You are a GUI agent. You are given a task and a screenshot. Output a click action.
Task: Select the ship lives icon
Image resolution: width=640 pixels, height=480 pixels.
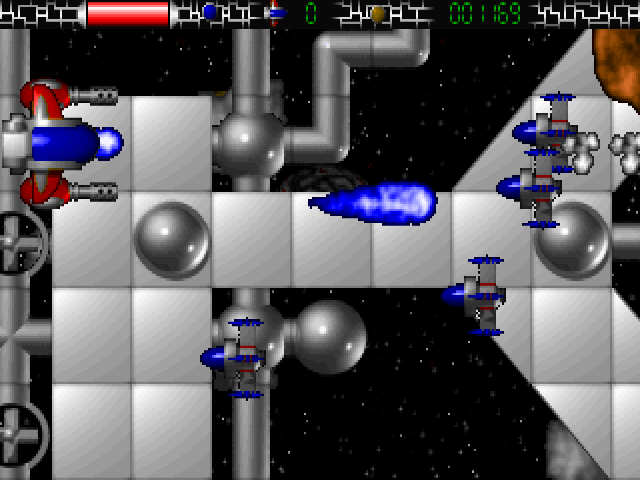point(276,13)
